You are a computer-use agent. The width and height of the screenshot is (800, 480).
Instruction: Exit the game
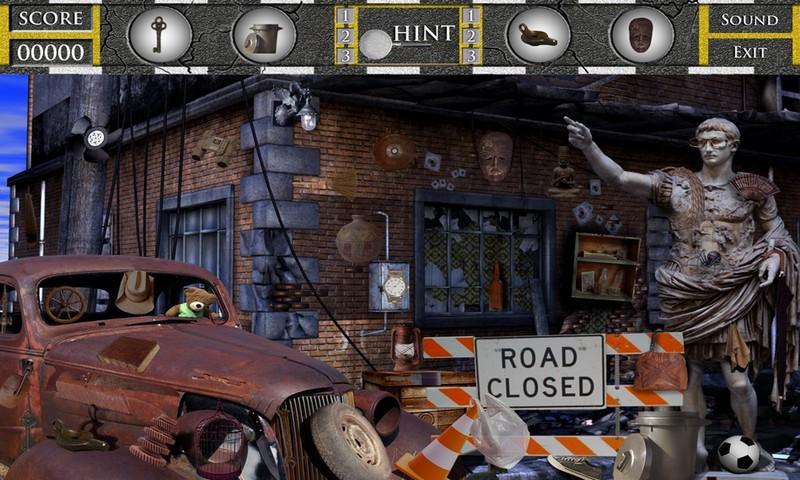749,52
